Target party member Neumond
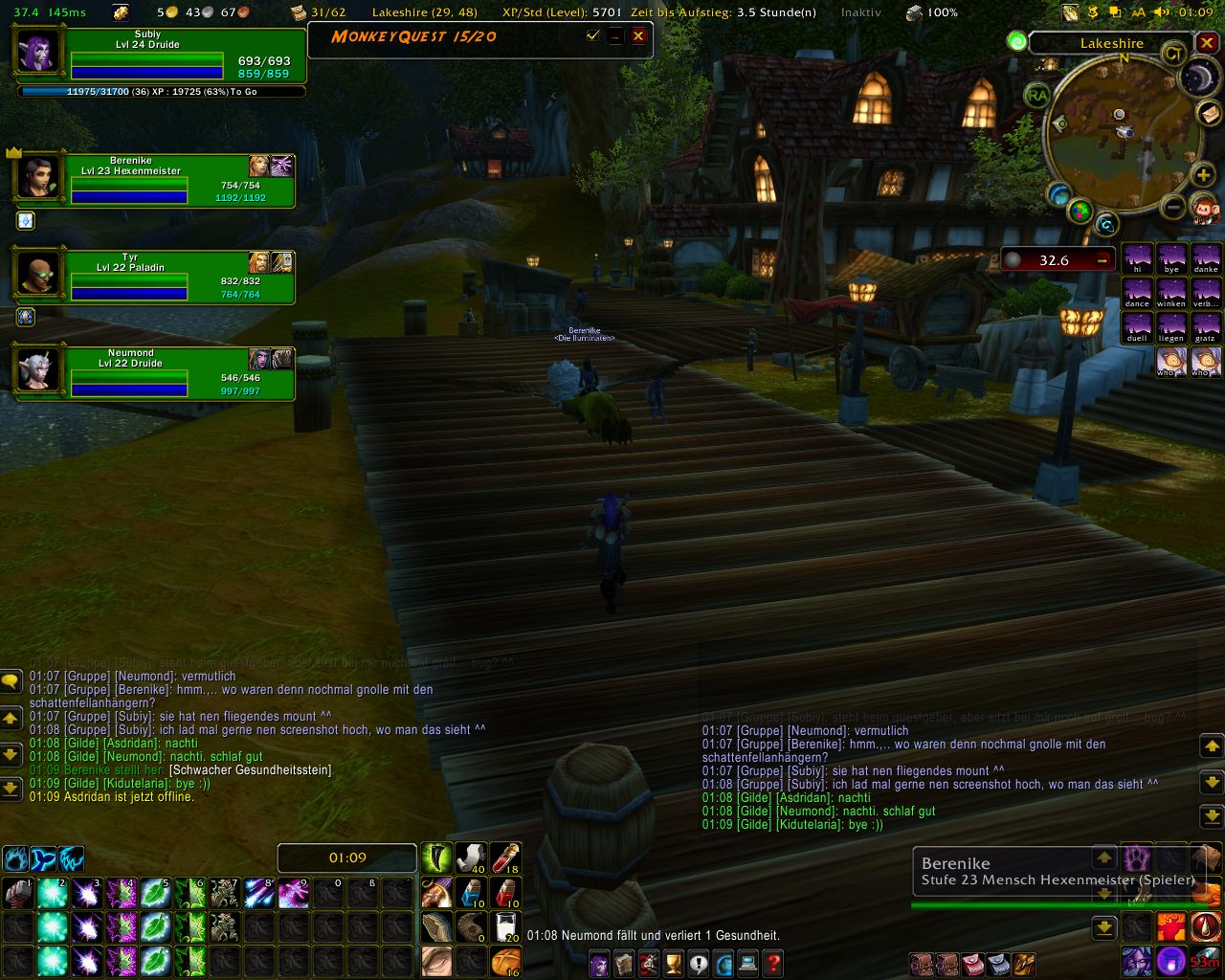The width and height of the screenshot is (1225, 980). coord(153,372)
